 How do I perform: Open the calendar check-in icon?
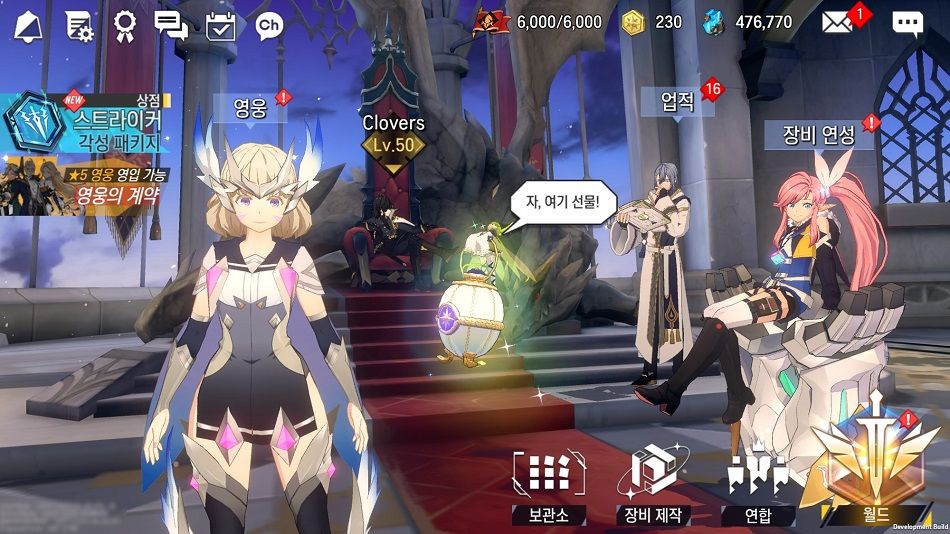click(220, 24)
